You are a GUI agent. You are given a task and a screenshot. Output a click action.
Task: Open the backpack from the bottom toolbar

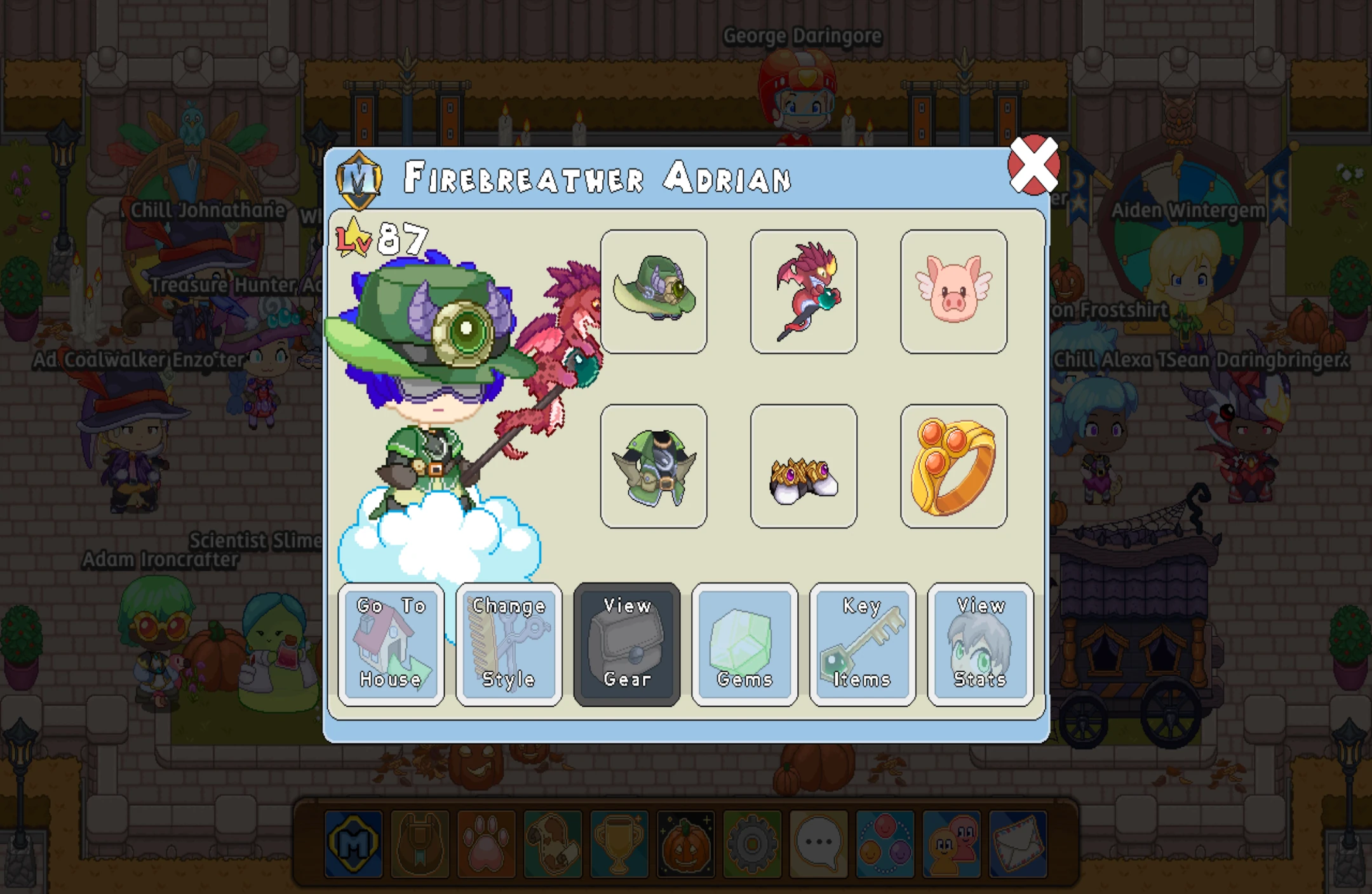[419, 844]
